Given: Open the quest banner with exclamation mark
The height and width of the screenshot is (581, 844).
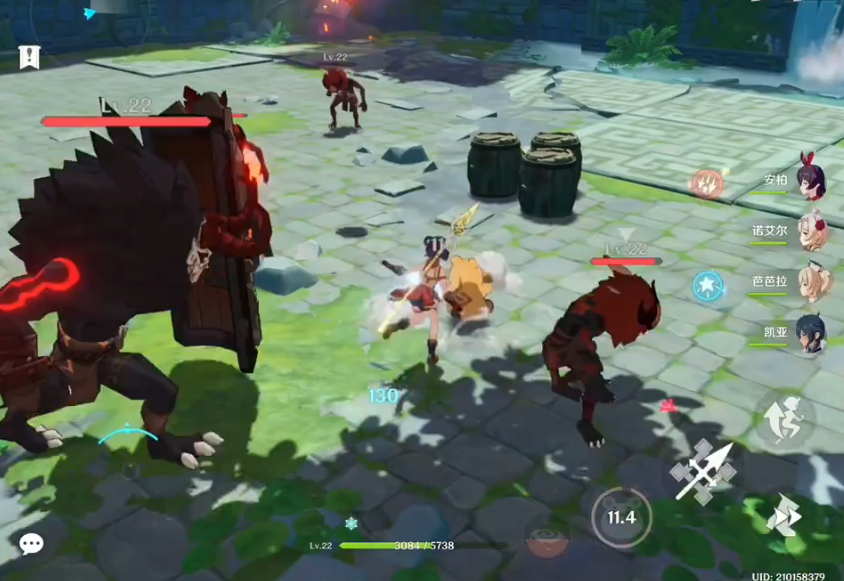Looking at the screenshot, I should click(29, 57).
